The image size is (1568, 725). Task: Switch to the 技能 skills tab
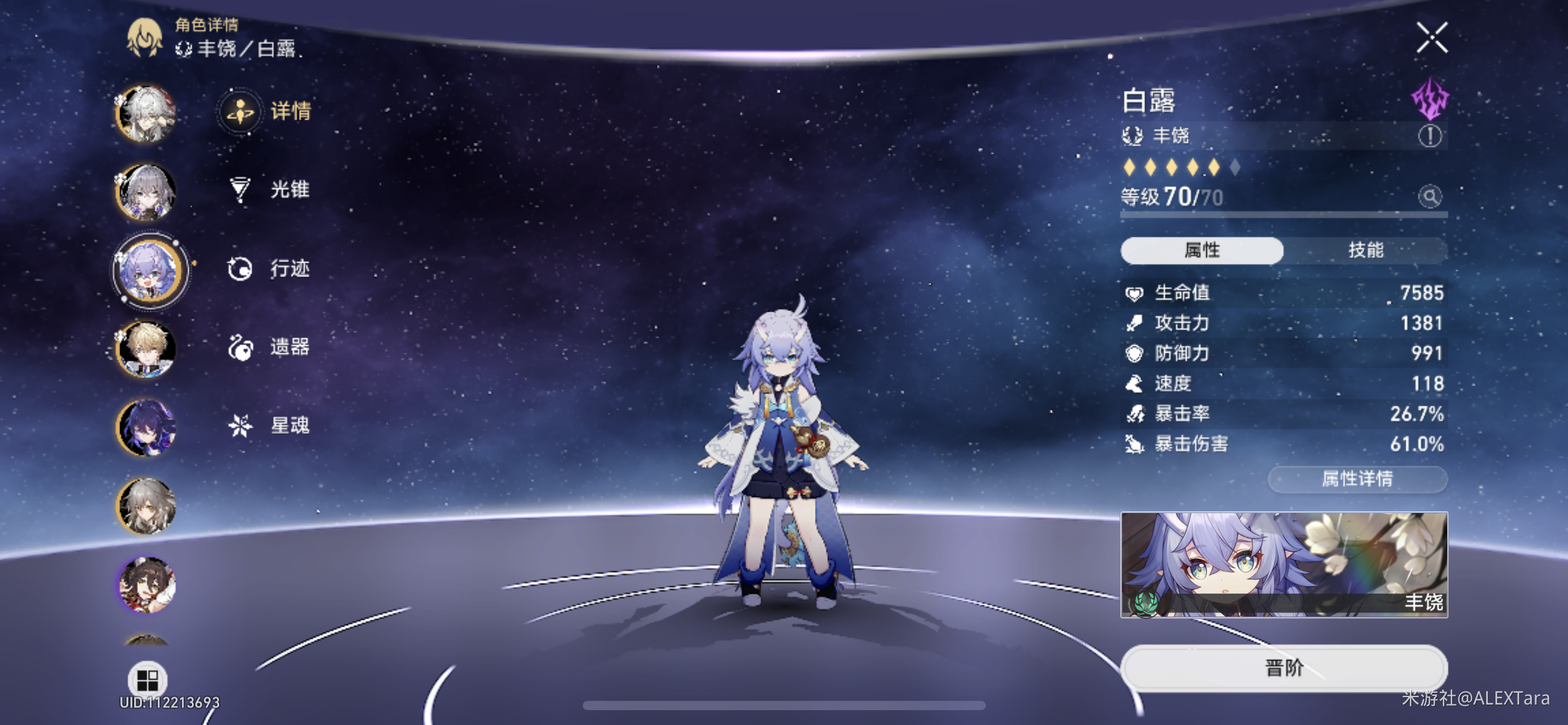pos(1365,250)
